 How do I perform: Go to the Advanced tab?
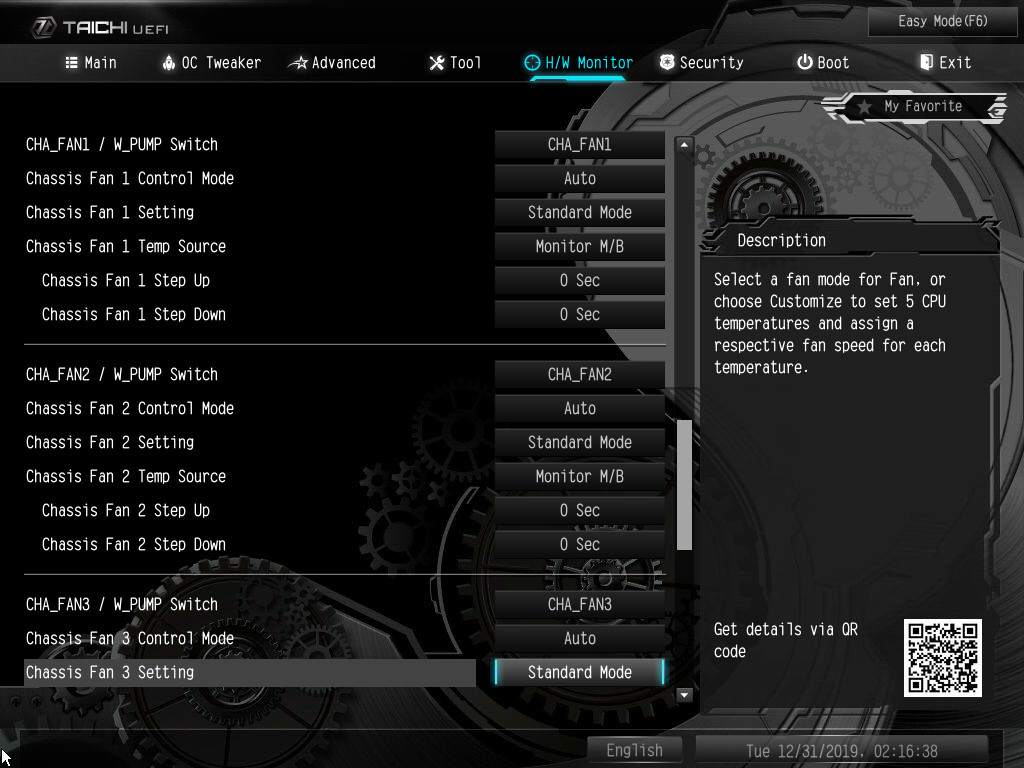[332, 62]
